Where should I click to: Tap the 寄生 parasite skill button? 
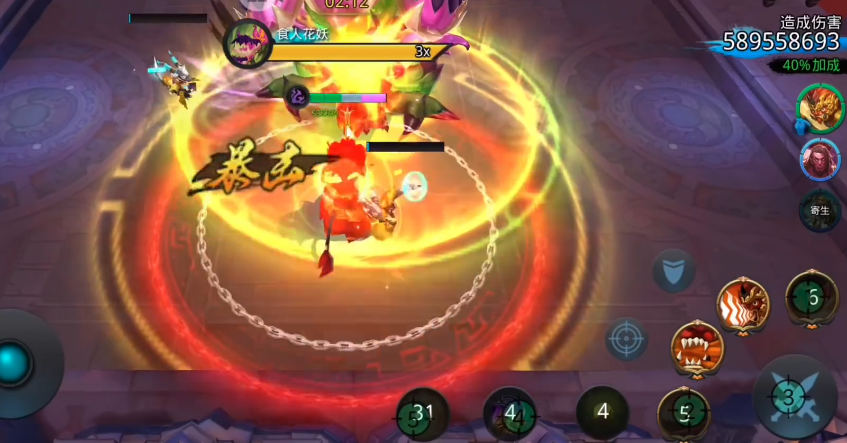pyautogui.click(x=819, y=211)
